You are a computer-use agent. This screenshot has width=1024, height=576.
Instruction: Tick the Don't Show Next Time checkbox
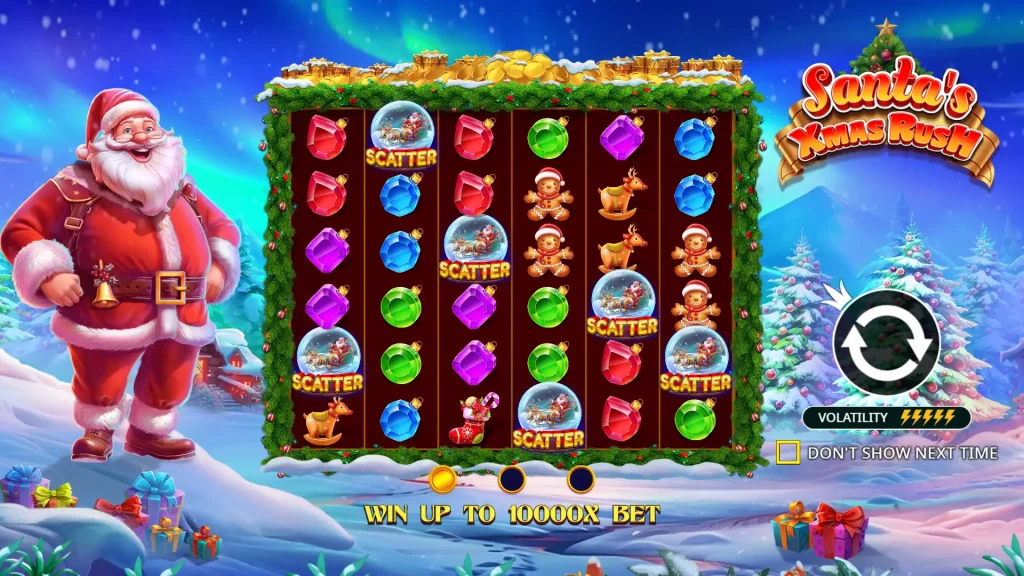coord(788,453)
